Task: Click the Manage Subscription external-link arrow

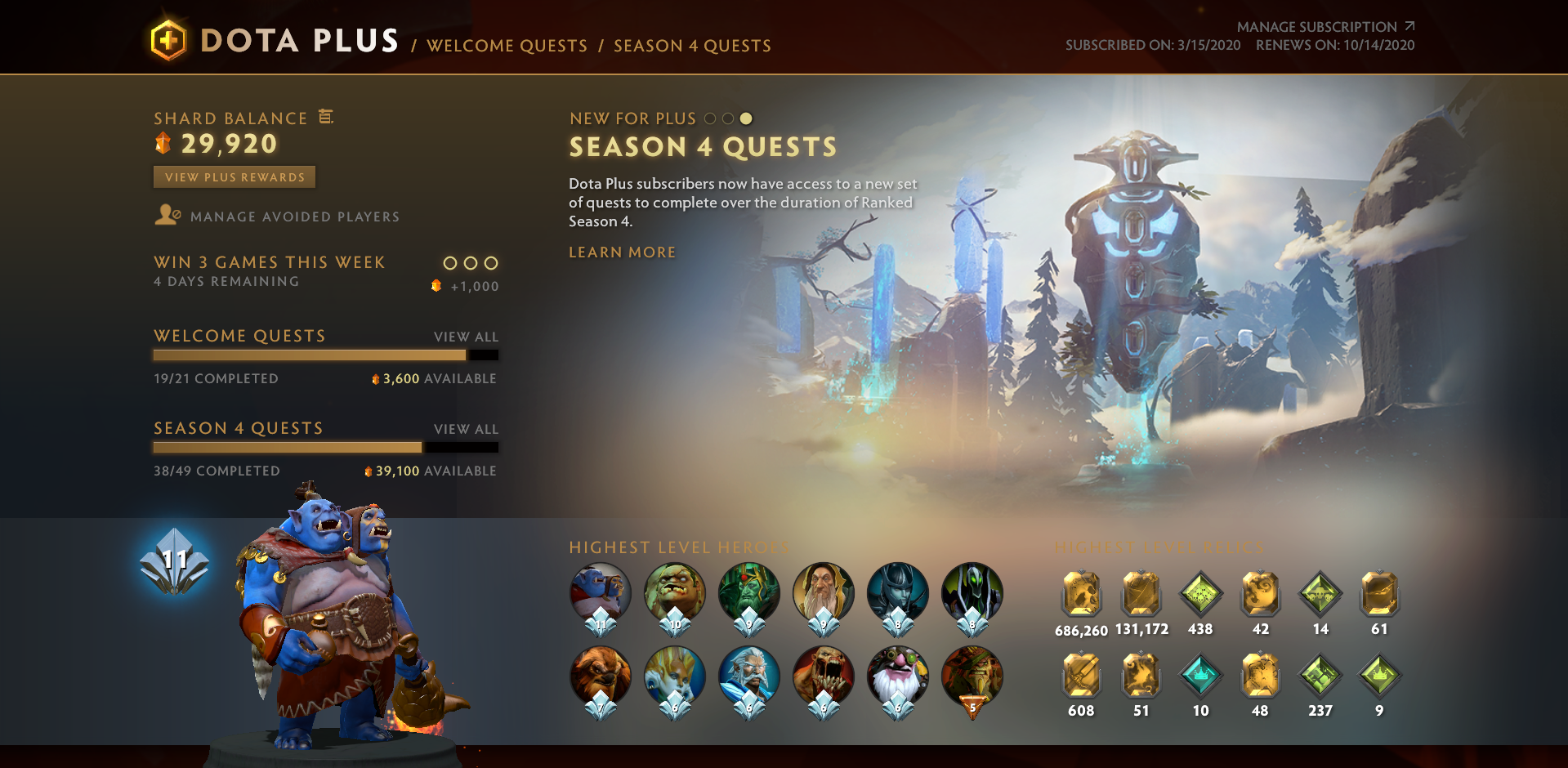Action: [x=1408, y=25]
